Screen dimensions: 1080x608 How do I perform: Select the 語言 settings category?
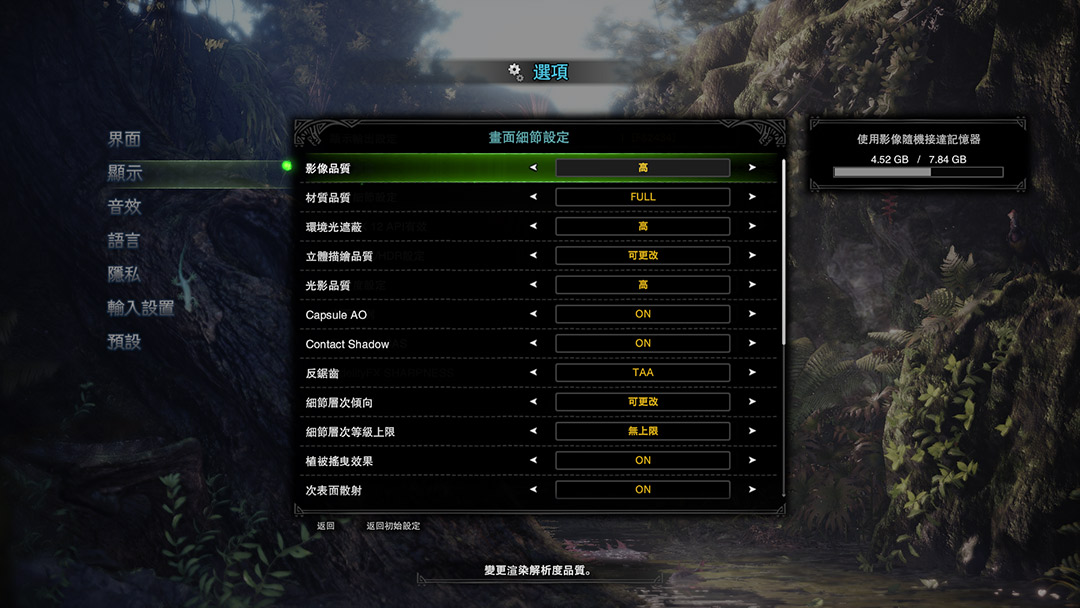pos(125,241)
